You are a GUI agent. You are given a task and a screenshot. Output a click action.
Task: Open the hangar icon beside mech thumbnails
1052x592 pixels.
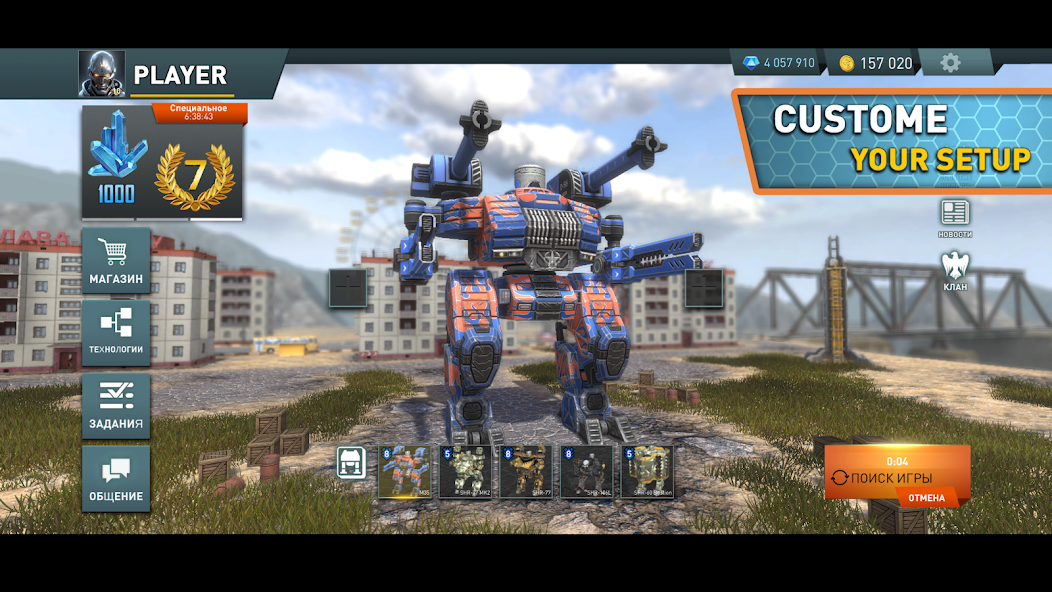click(x=351, y=463)
